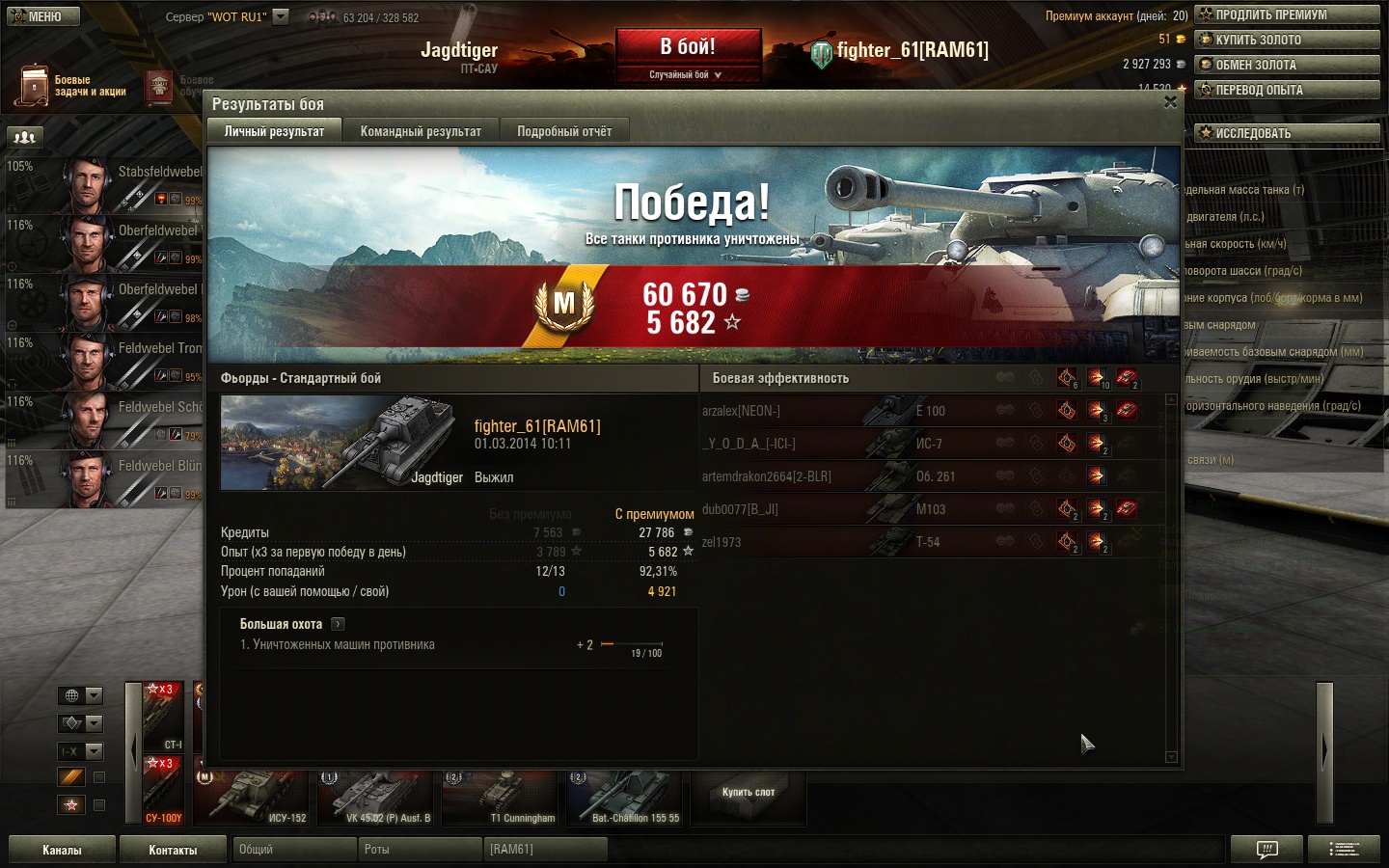Open ПЕРЕВОД ОПЫТА conversion
1389x868 pixels.
pos(1287,90)
